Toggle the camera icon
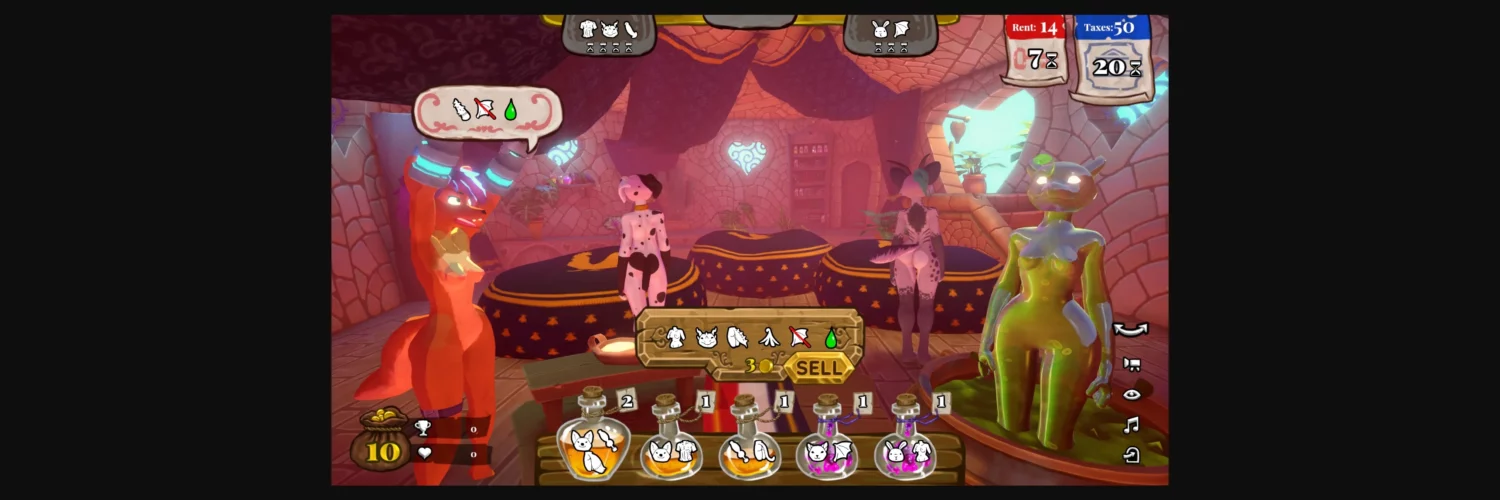1500x500 pixels. 1132,364
